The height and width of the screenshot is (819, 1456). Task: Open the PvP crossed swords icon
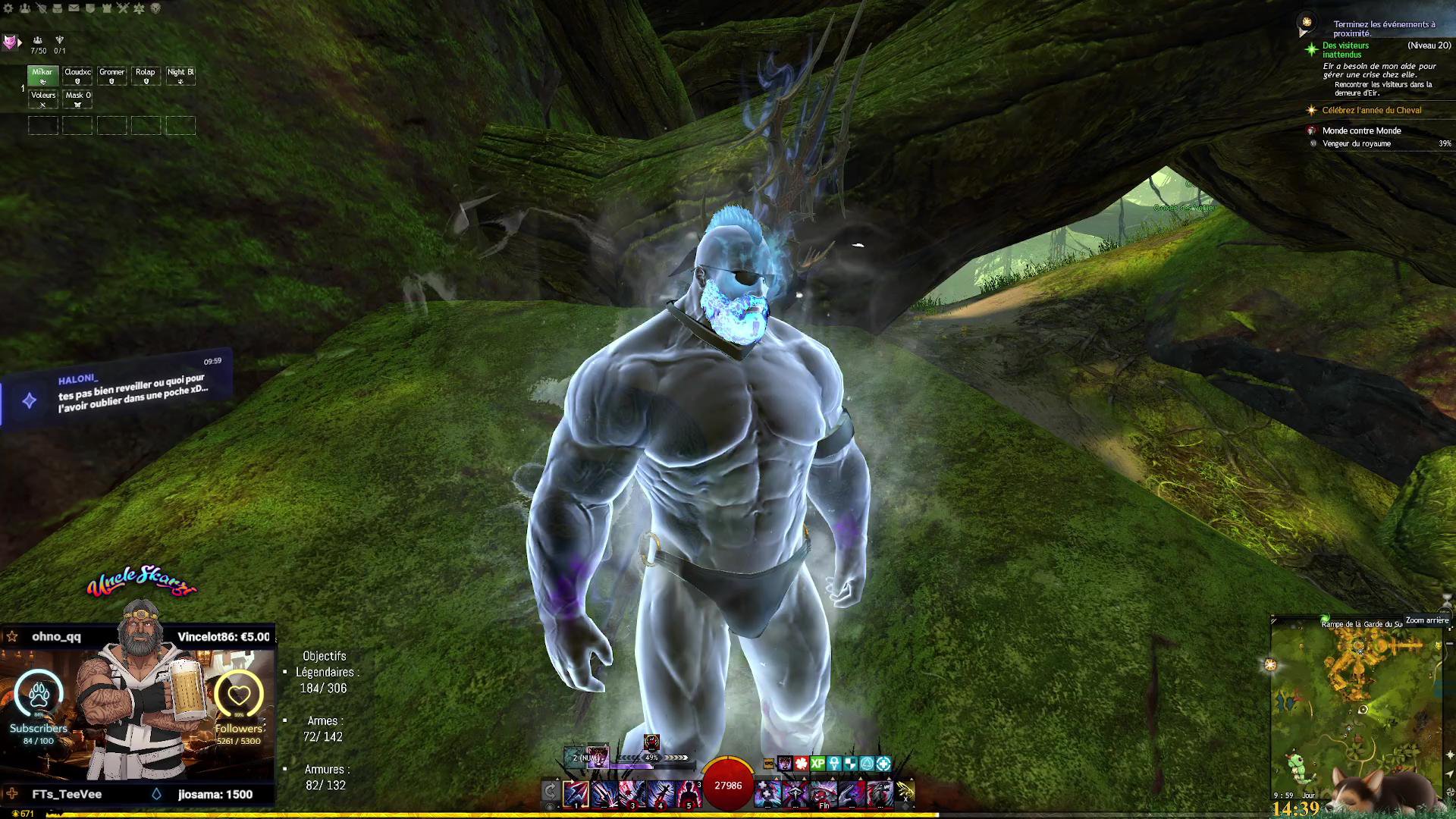point(123,8)
